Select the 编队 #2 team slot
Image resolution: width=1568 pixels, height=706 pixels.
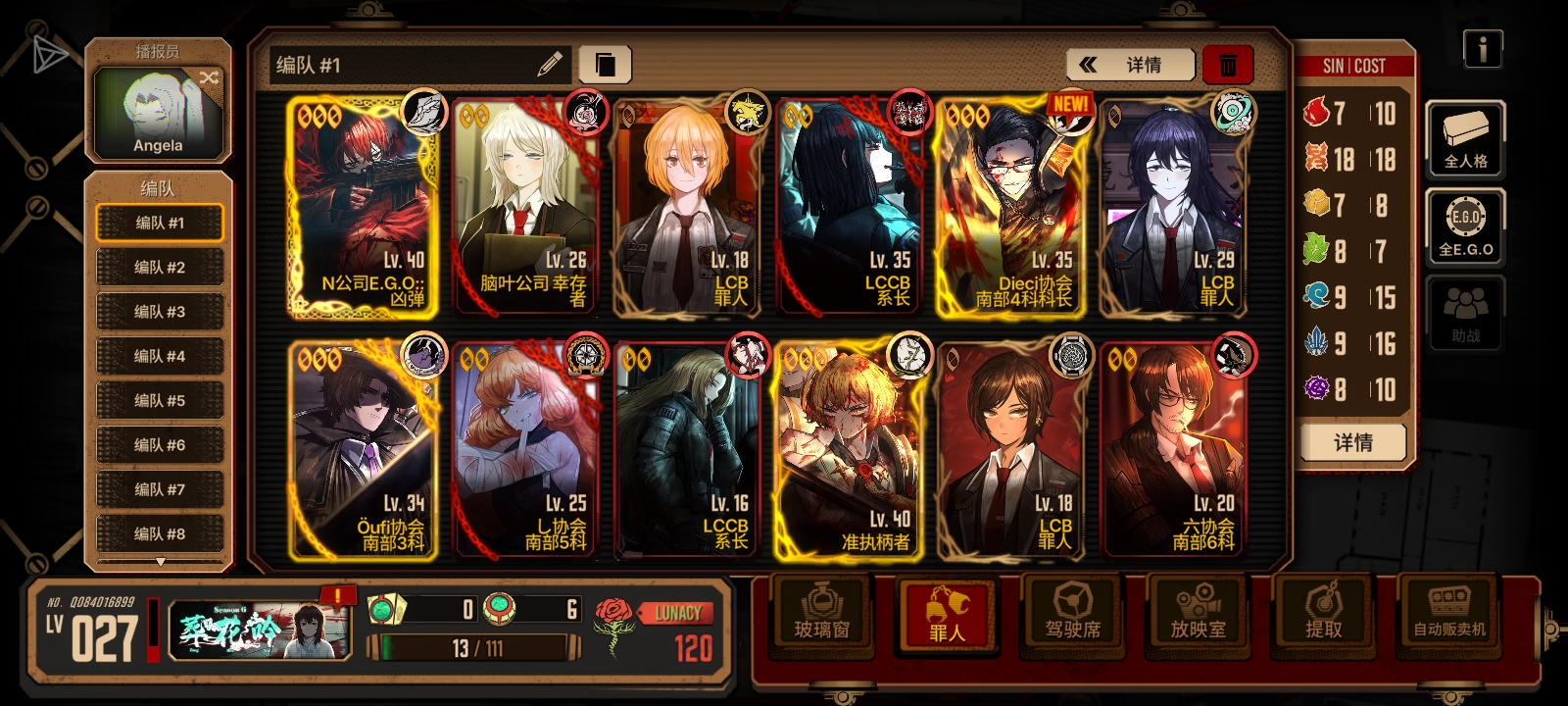pyautogui.click(x=160, y=267)
